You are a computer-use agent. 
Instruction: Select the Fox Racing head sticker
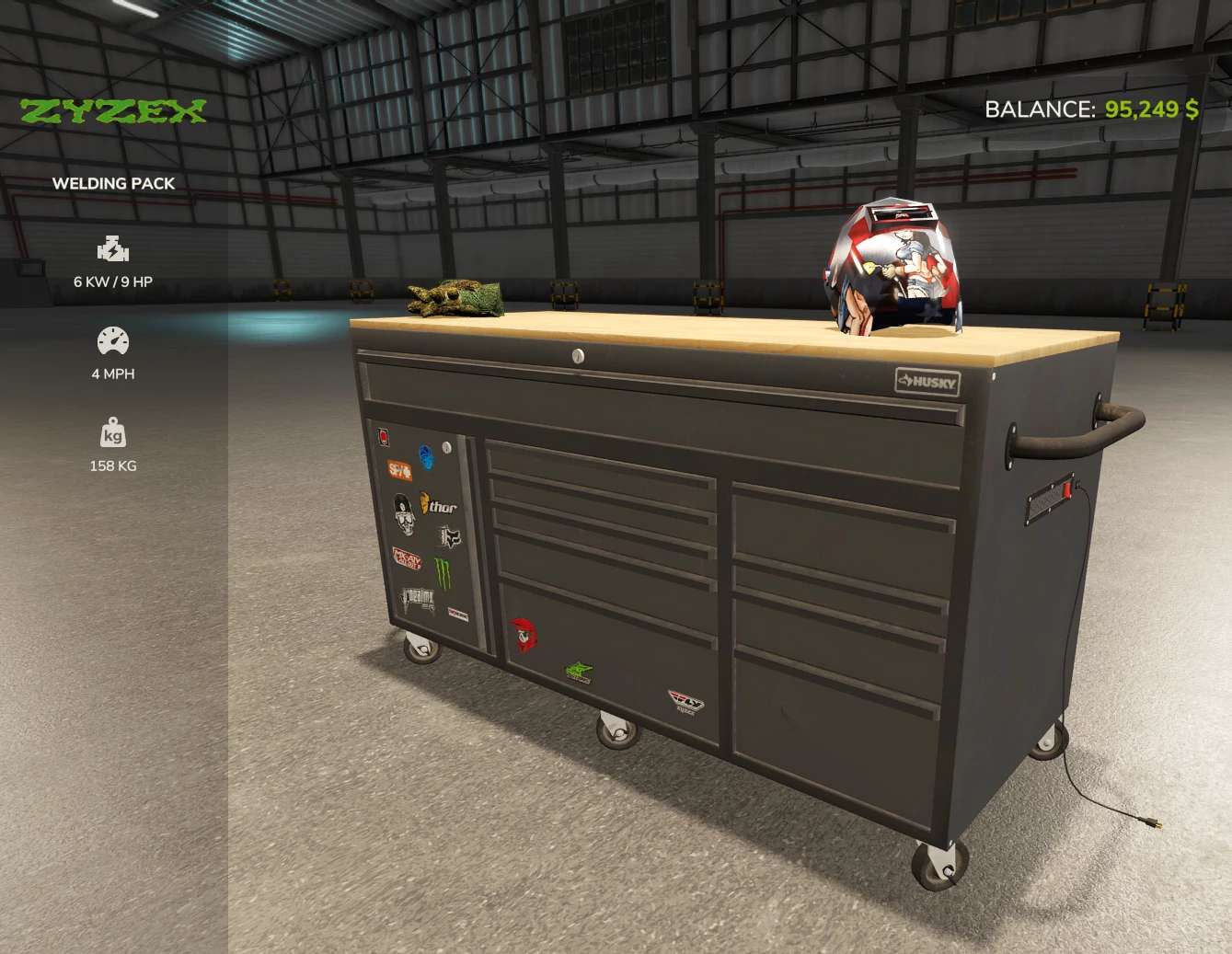tap(450, 537)
